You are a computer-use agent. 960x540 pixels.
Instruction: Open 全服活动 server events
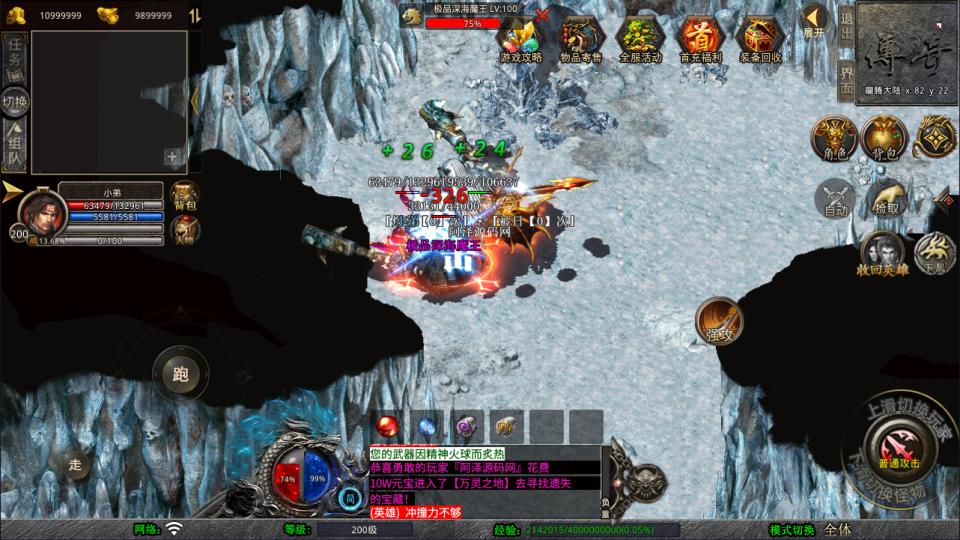tap(640, 38)
